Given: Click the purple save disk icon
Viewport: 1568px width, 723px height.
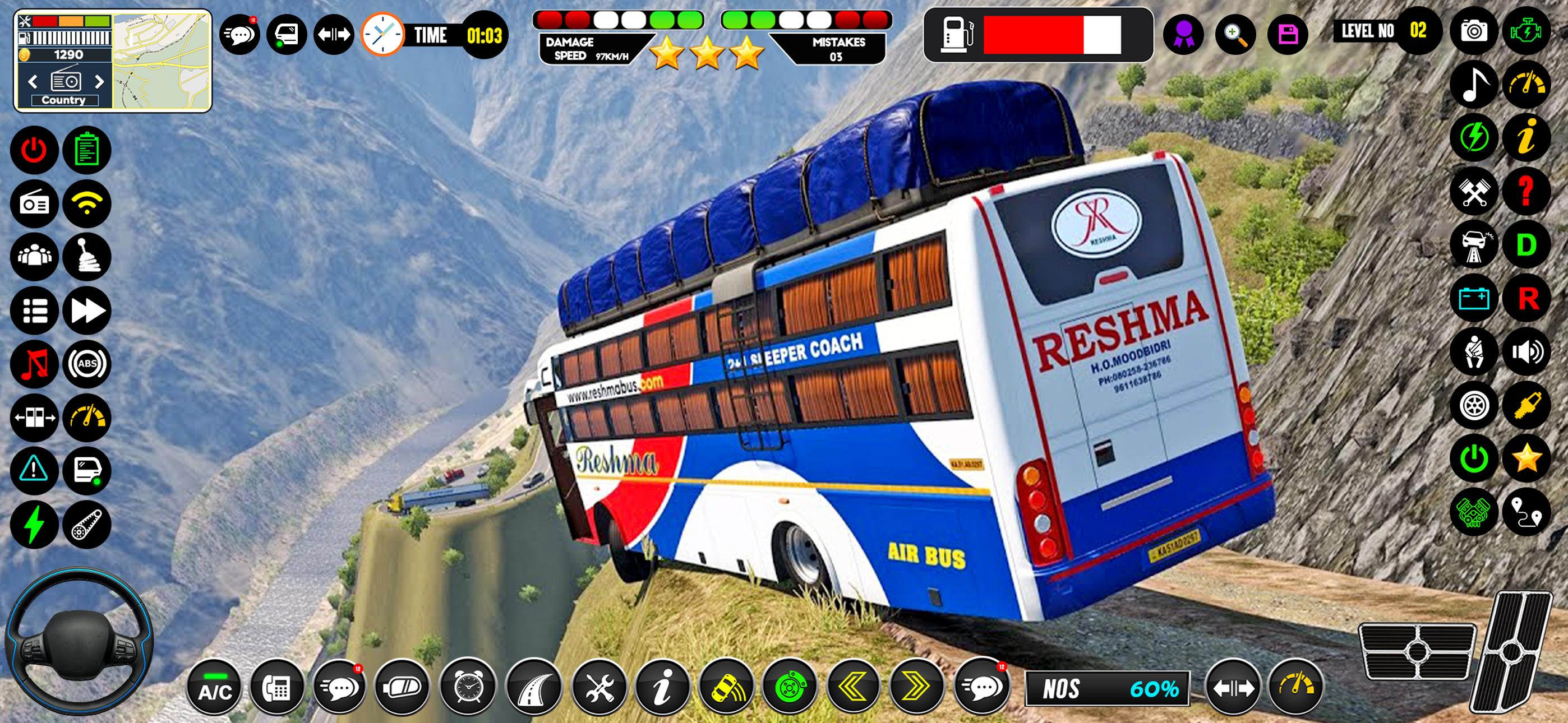Looking at the screenshot, I should [x=1288, y=34].
